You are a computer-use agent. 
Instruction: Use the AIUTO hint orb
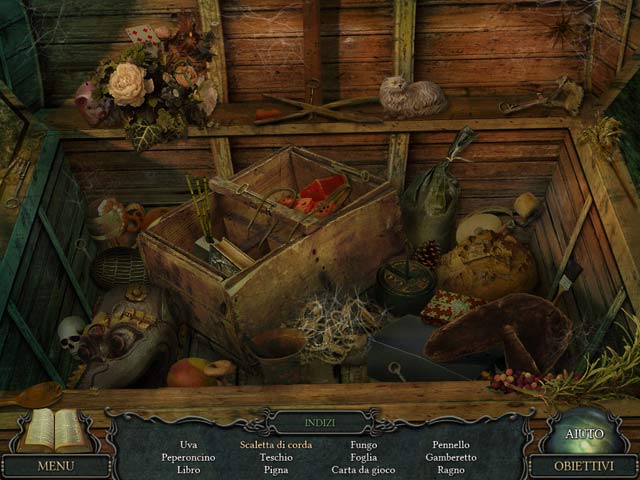[x=583, y=432]
